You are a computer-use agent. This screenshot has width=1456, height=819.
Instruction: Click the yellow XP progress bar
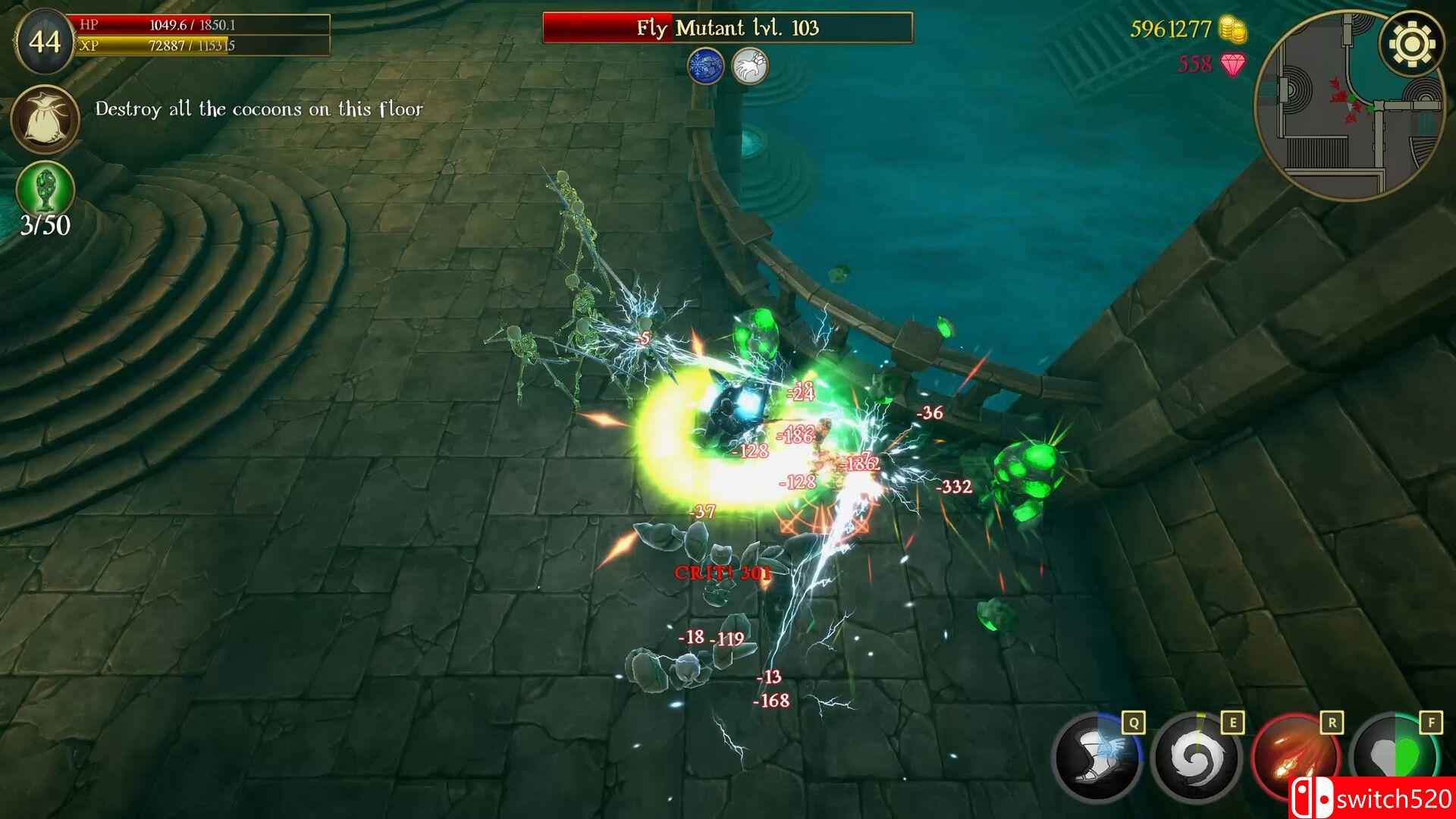click(x=201, y=47)
